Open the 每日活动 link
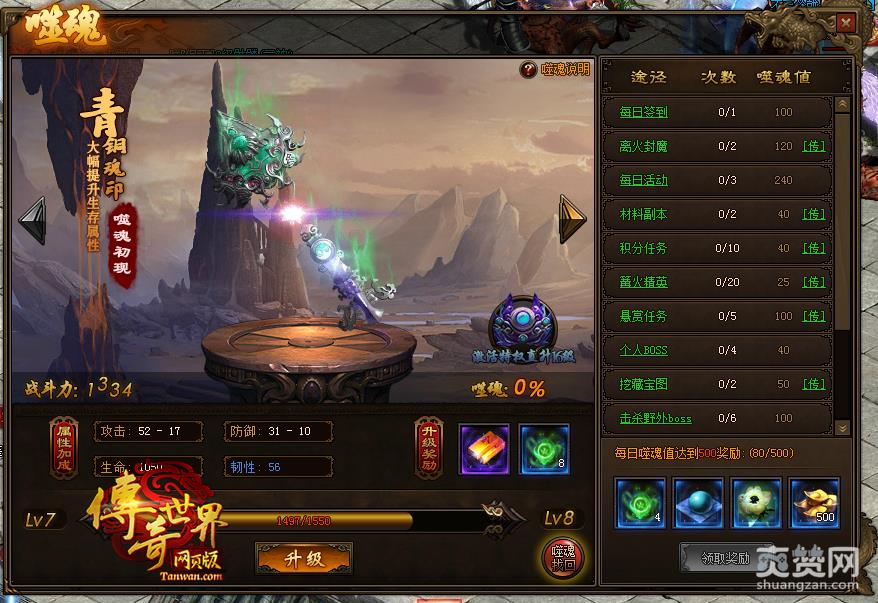878x603 pixels. [x=643, y=180]
